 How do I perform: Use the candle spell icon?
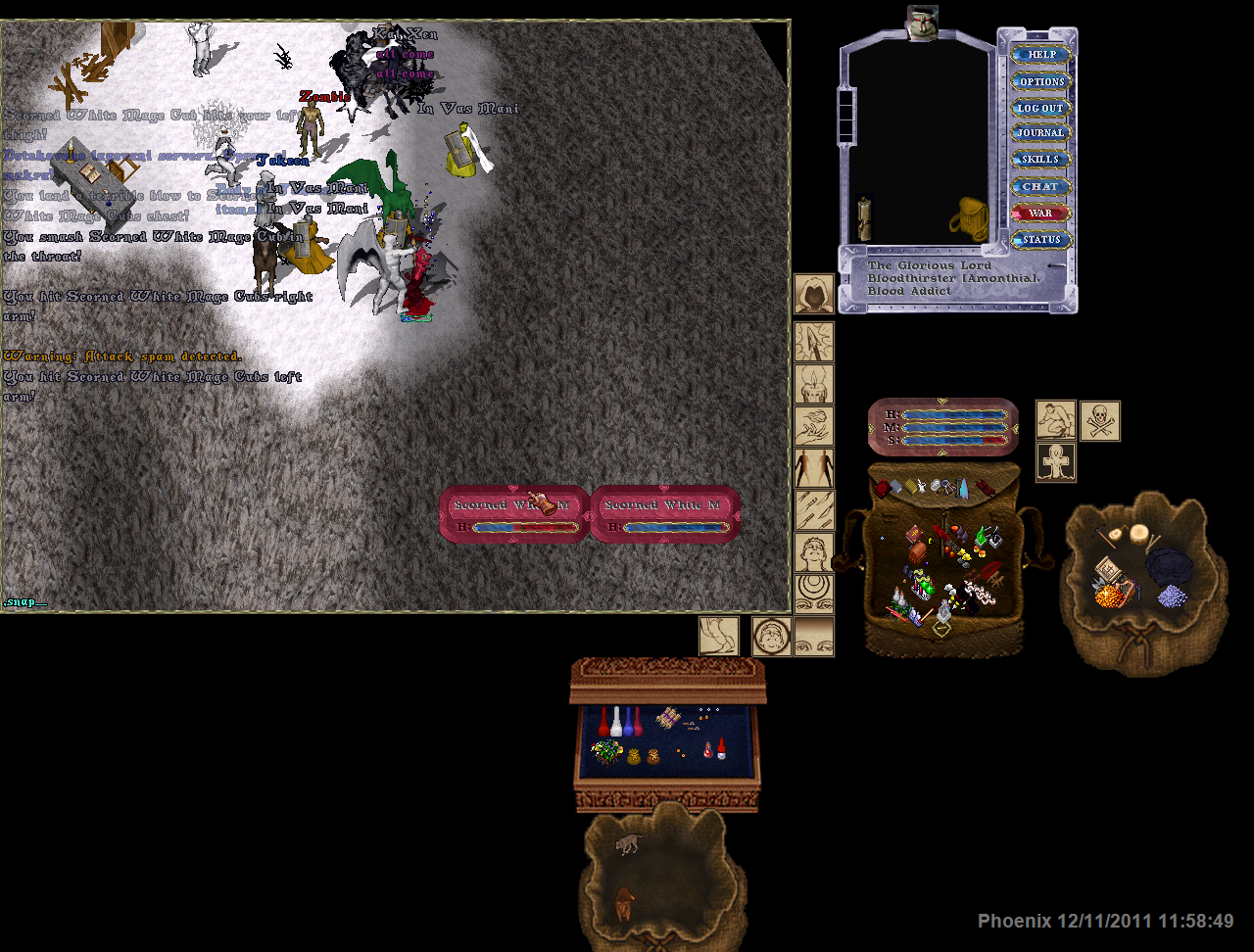coord(813,384)
